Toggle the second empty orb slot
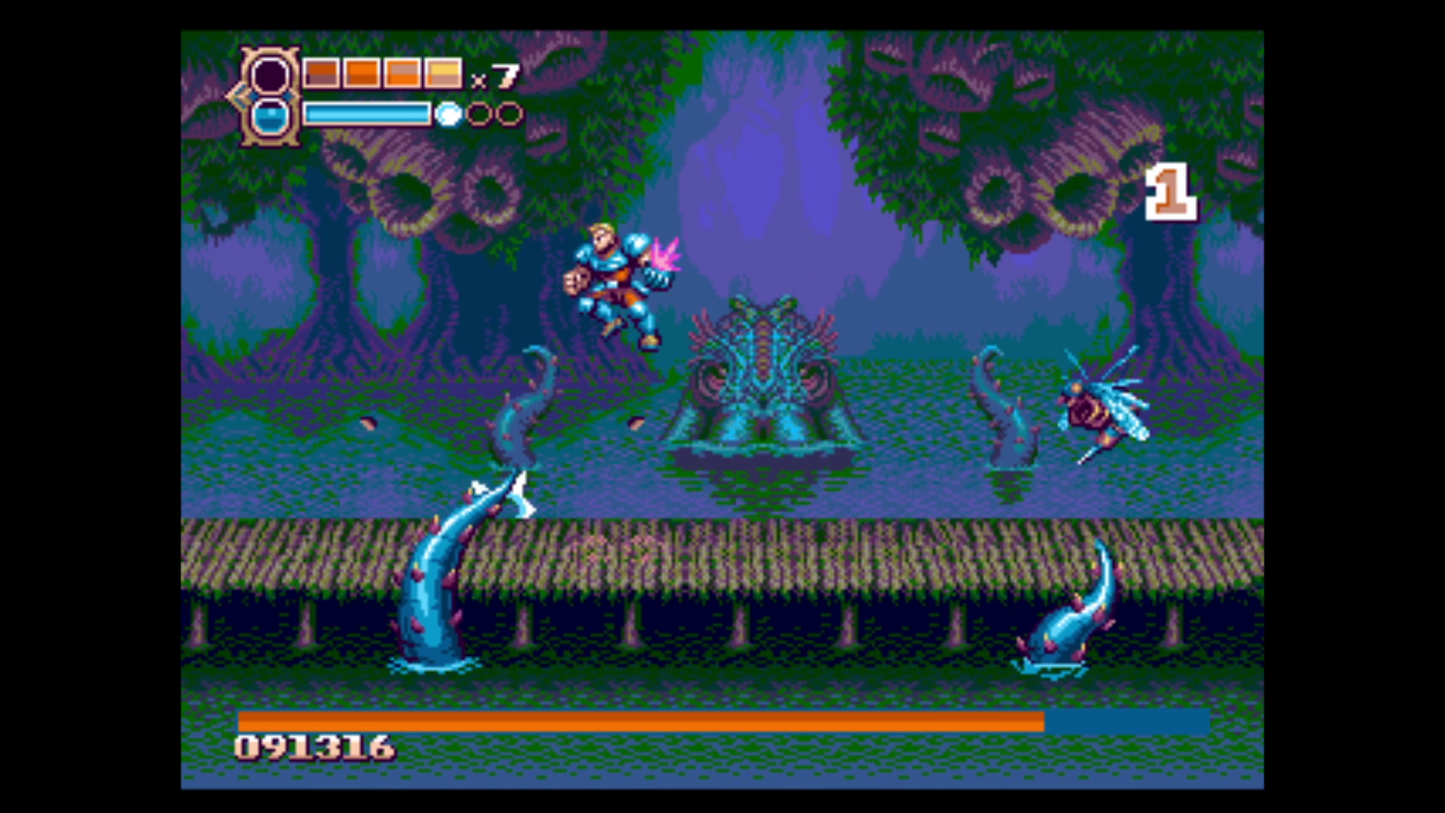Screen dimensions: 1445x813 509,114
